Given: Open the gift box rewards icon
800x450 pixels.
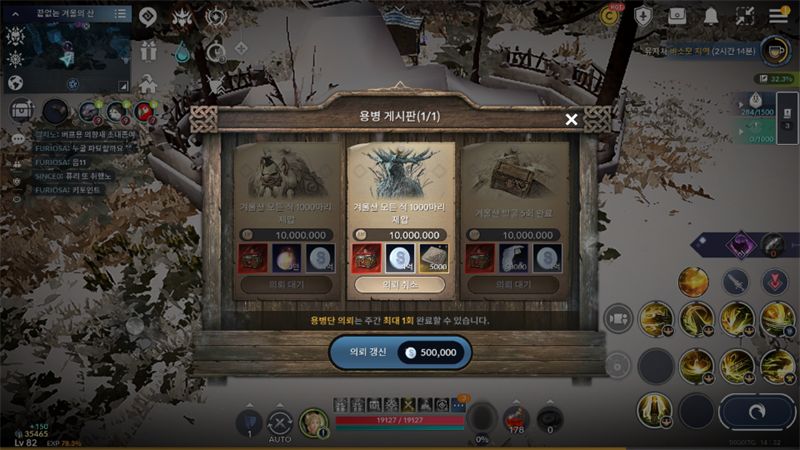Looking at the screenshot, I should pyautogui.click(x=149, y=50).
